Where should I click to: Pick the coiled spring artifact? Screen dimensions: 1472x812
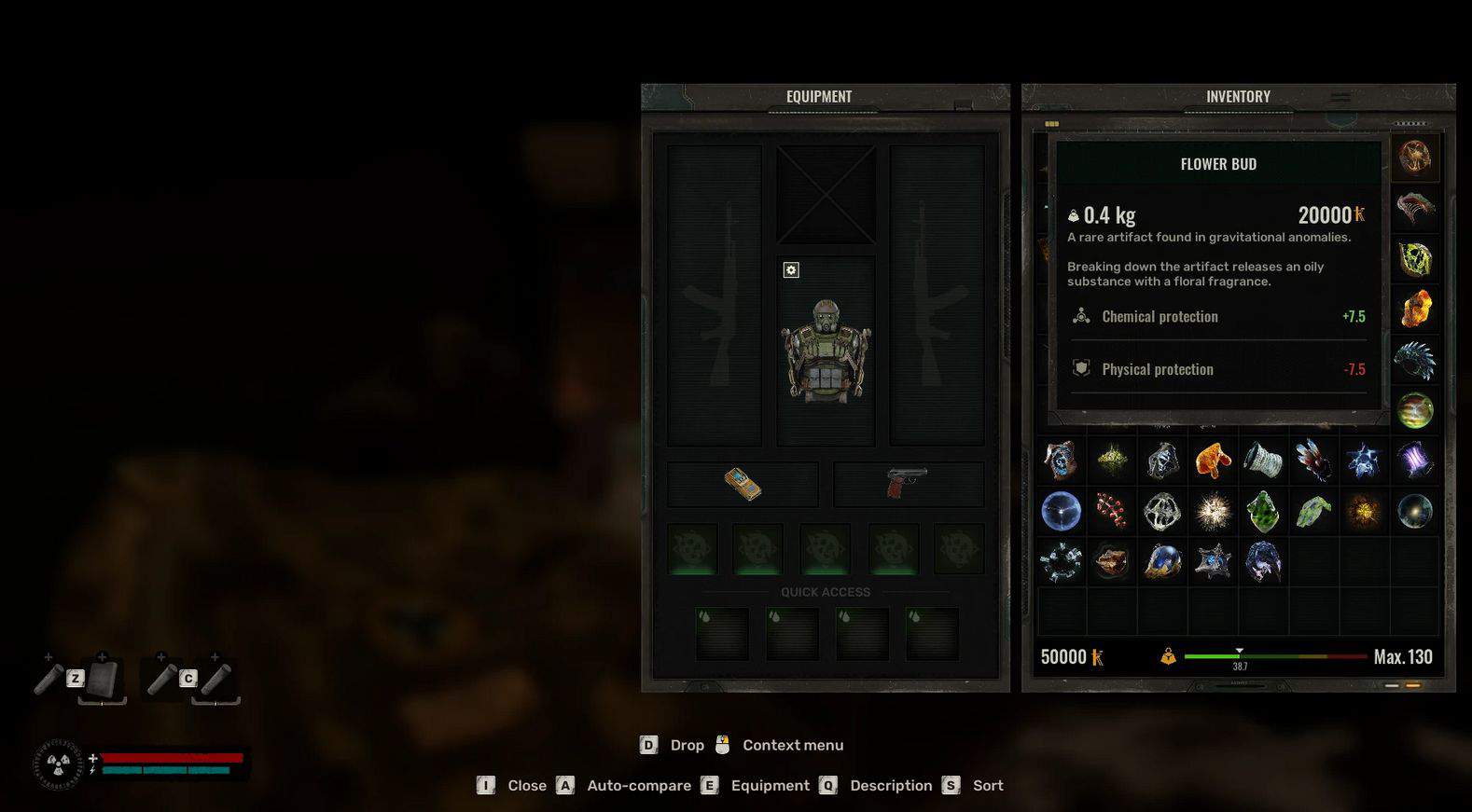pos(1262,460)
